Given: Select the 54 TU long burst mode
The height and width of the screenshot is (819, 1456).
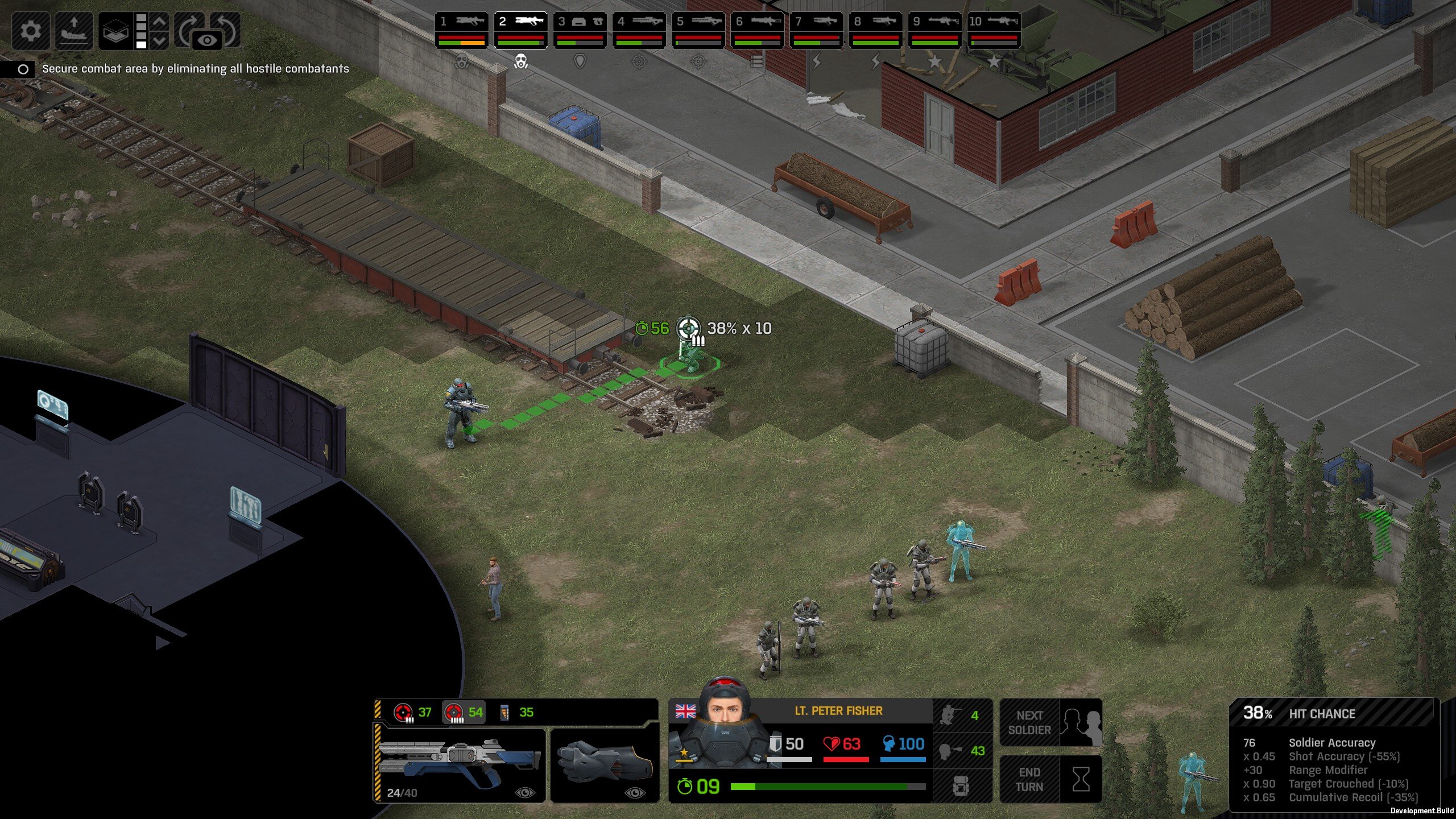Looking at the screenshot, I should tap(464, 712).
